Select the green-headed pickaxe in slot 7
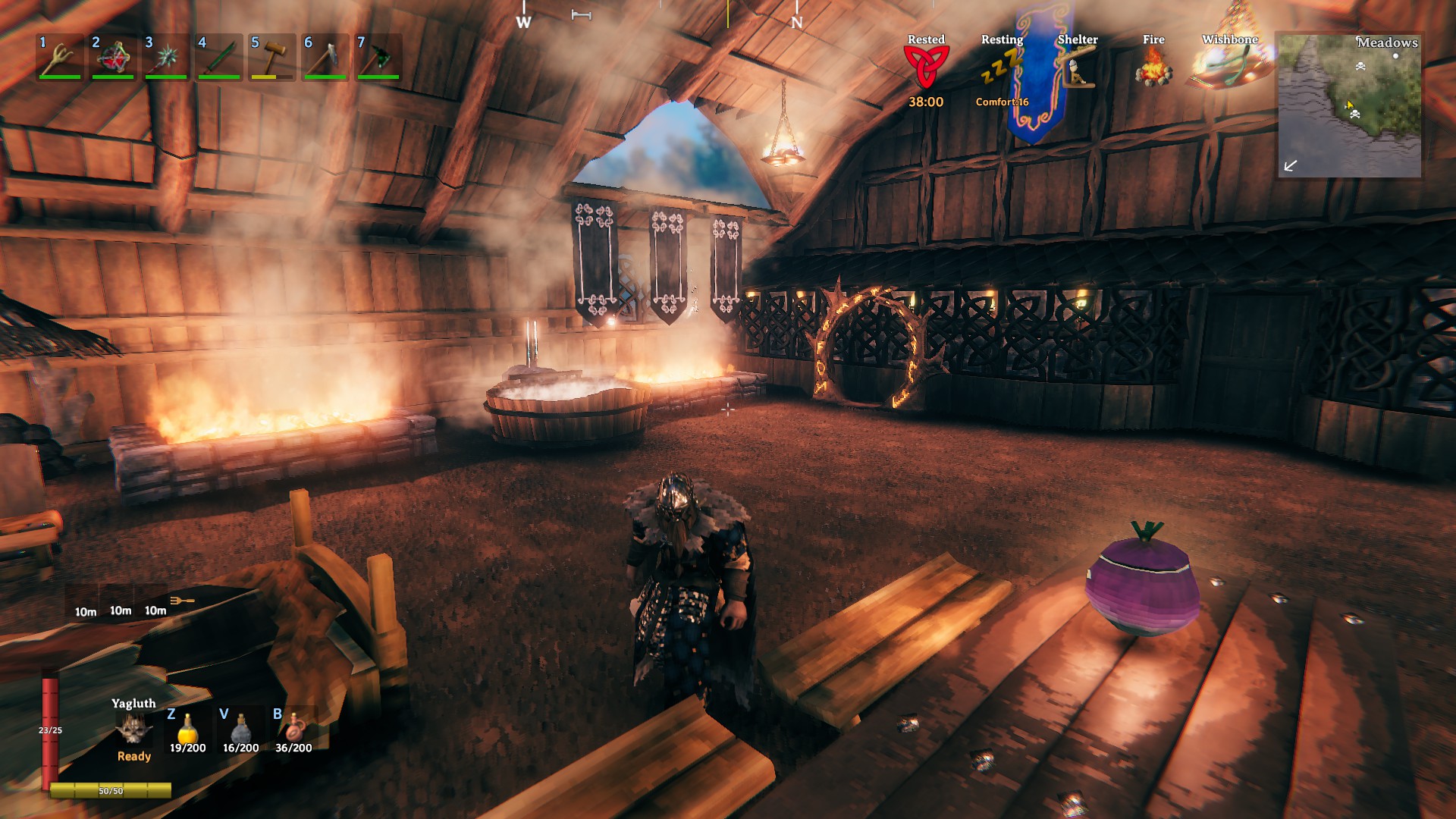The image size is (1456, 819). pyautogui.click(x=378, y=58)
